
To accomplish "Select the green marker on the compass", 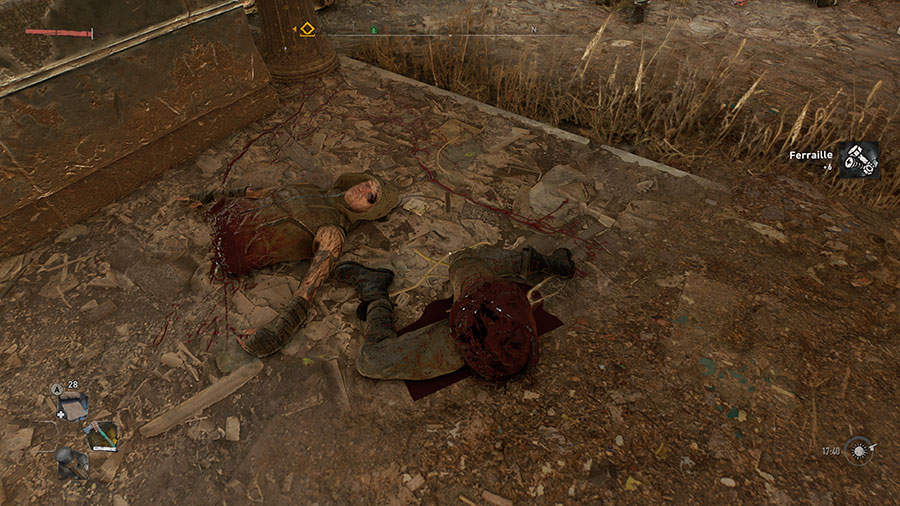I will pyautogui.click(x=374, y=30).
